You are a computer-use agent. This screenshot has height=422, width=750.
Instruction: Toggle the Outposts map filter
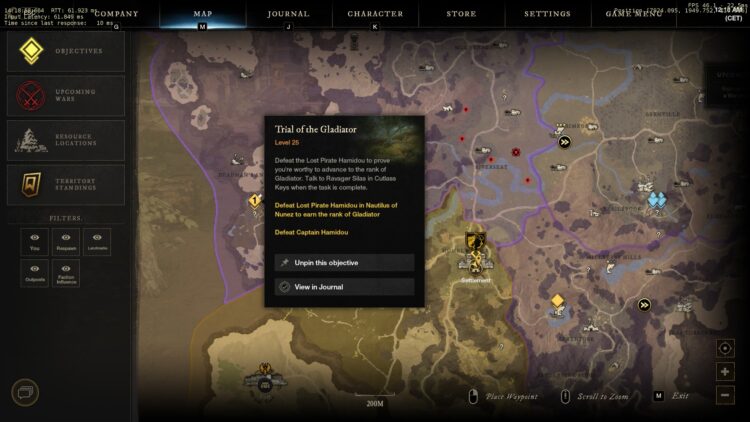[x=35, y=274]
